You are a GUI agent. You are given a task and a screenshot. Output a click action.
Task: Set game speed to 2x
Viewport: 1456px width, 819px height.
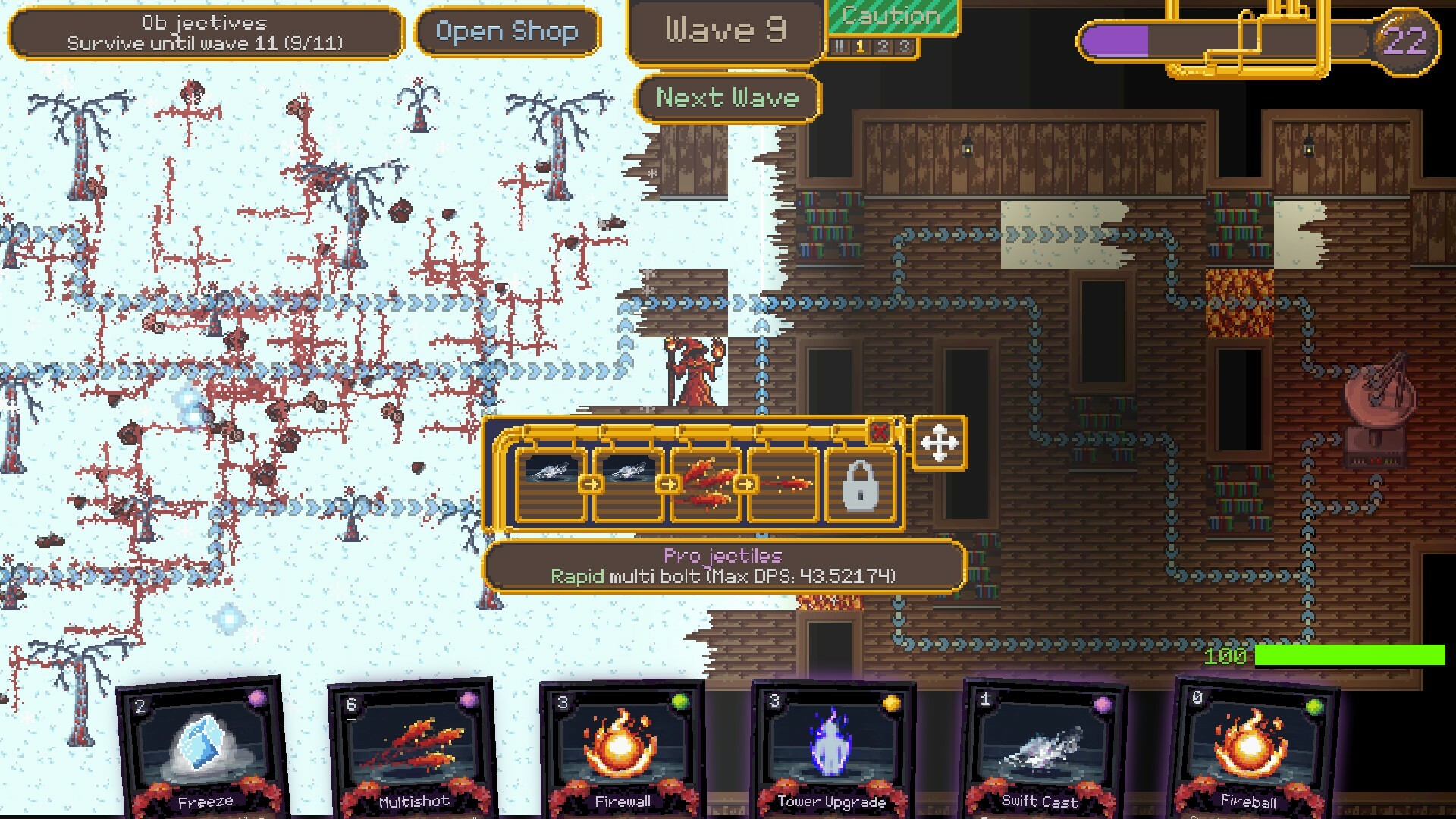point(881,47)
